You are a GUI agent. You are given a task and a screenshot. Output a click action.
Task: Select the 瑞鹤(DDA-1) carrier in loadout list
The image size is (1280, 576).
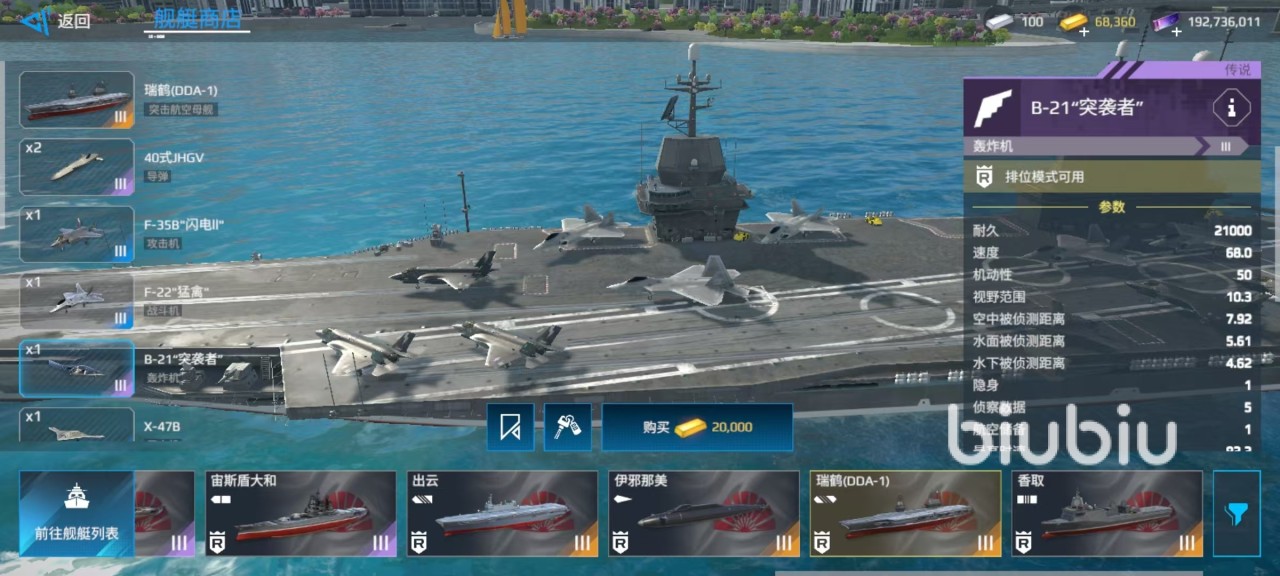tap(77, 100)
